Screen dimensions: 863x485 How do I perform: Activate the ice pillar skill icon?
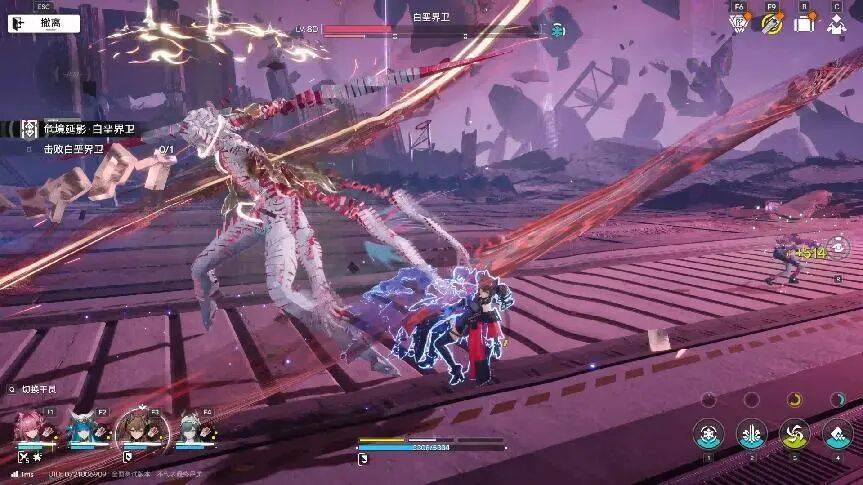click(x=751, y=433)
